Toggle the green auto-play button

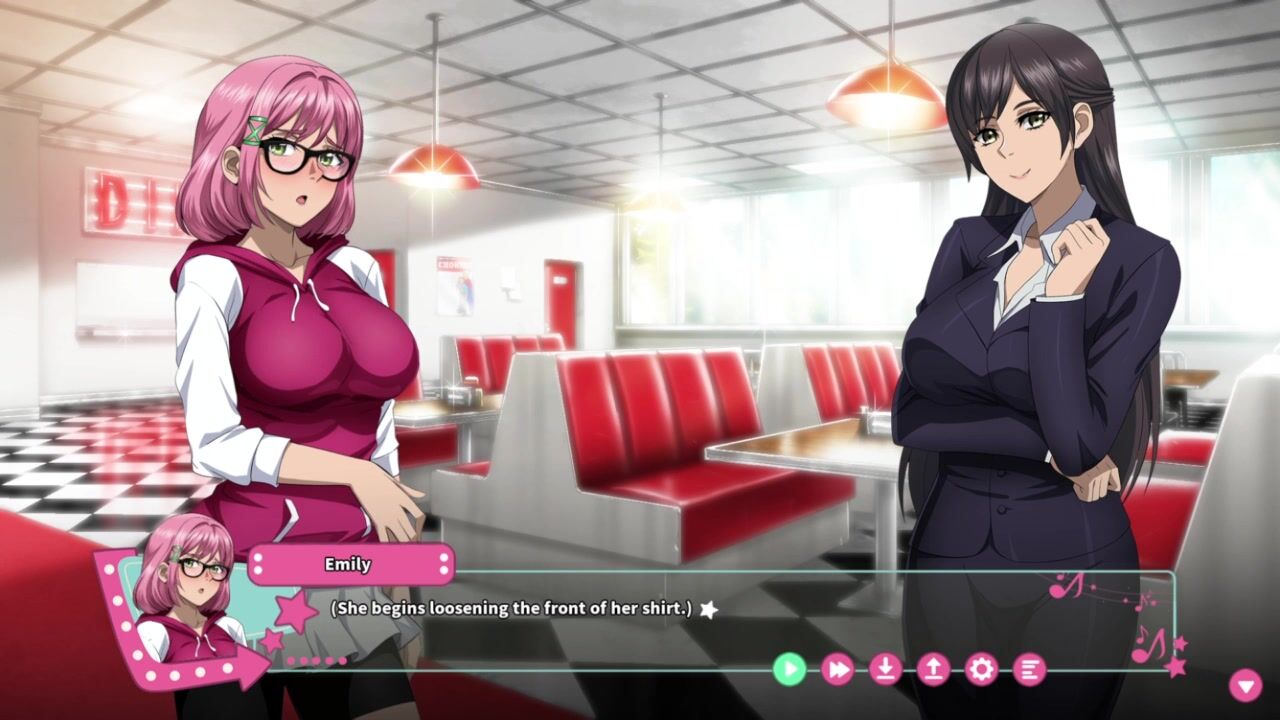click(x=789, y=669)
